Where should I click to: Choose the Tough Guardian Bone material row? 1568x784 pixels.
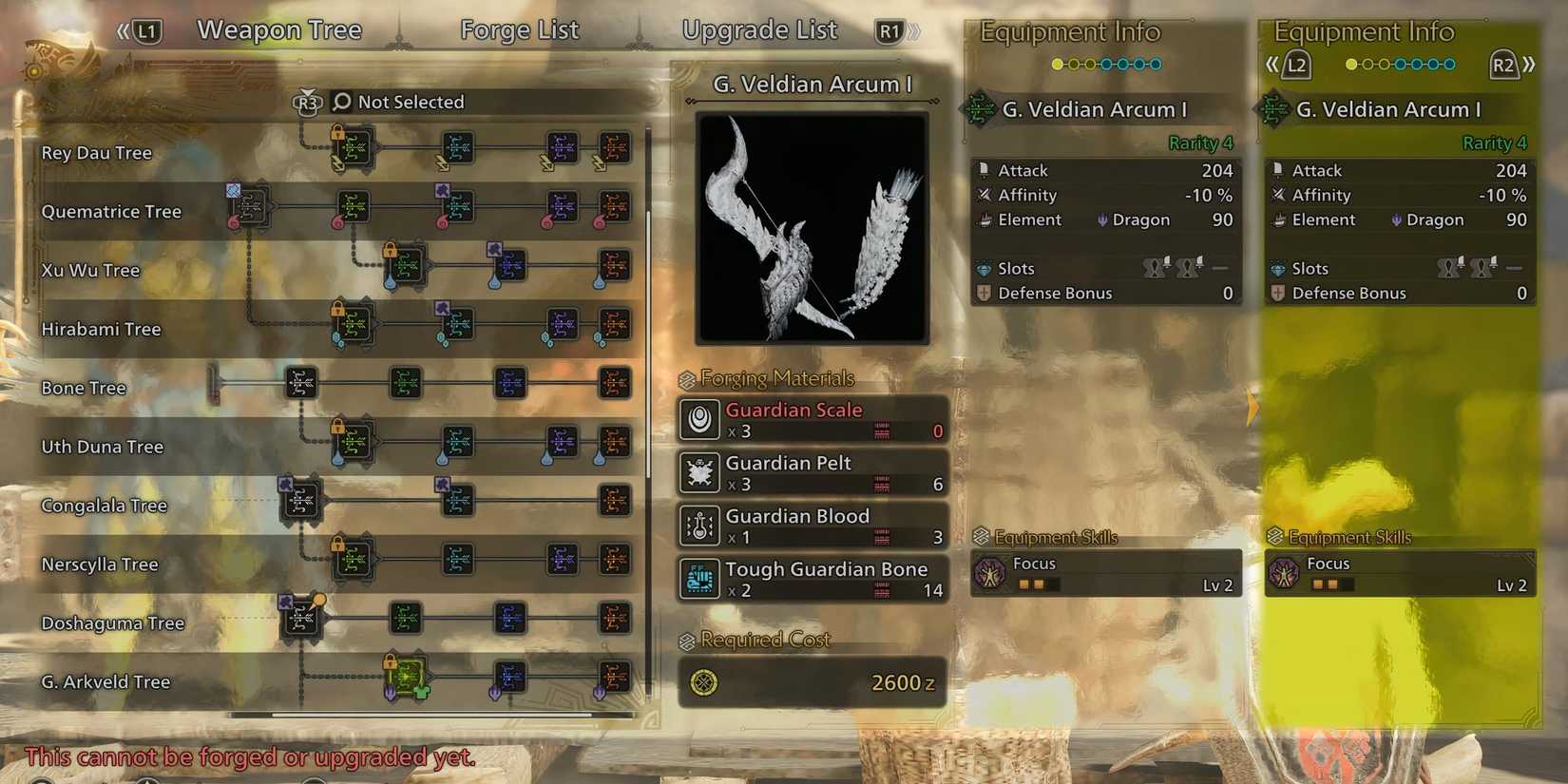click(x=812, y=579)
